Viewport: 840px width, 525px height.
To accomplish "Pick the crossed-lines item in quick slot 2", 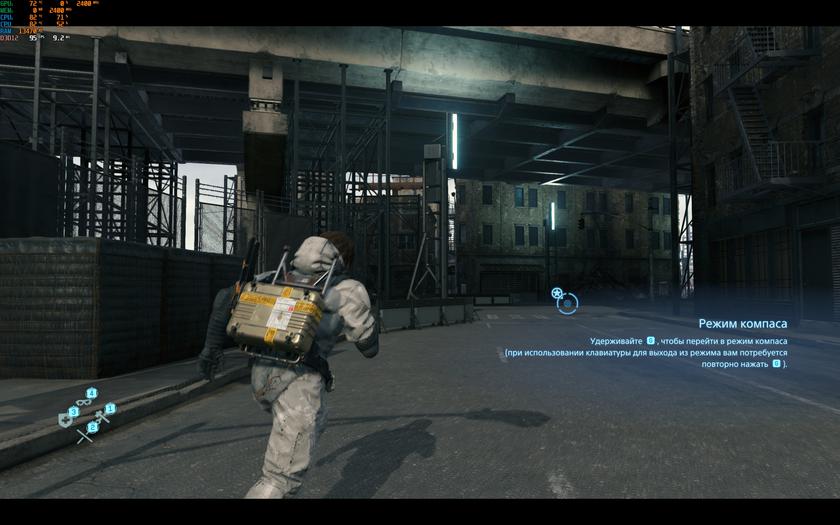I will [x=85, y=435].
